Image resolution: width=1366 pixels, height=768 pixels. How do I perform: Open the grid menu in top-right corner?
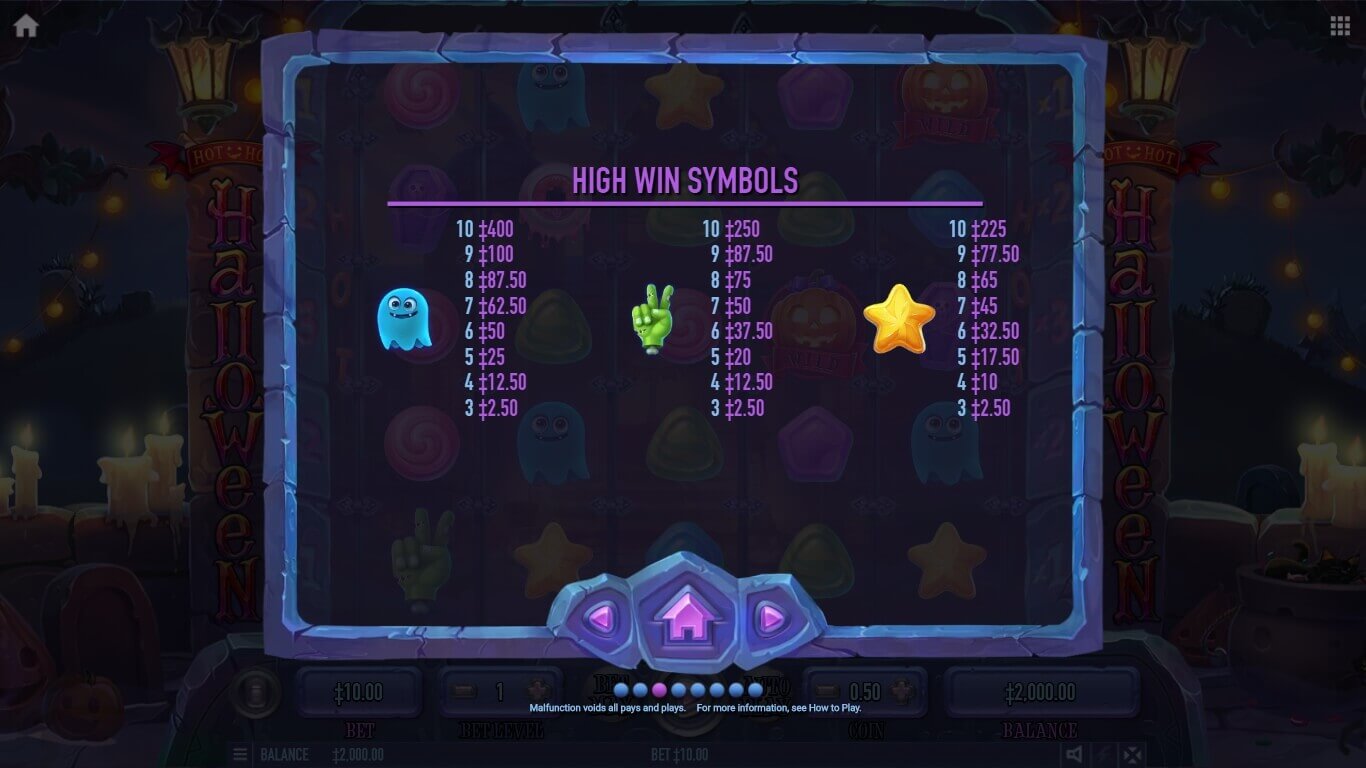[1340, 26]
